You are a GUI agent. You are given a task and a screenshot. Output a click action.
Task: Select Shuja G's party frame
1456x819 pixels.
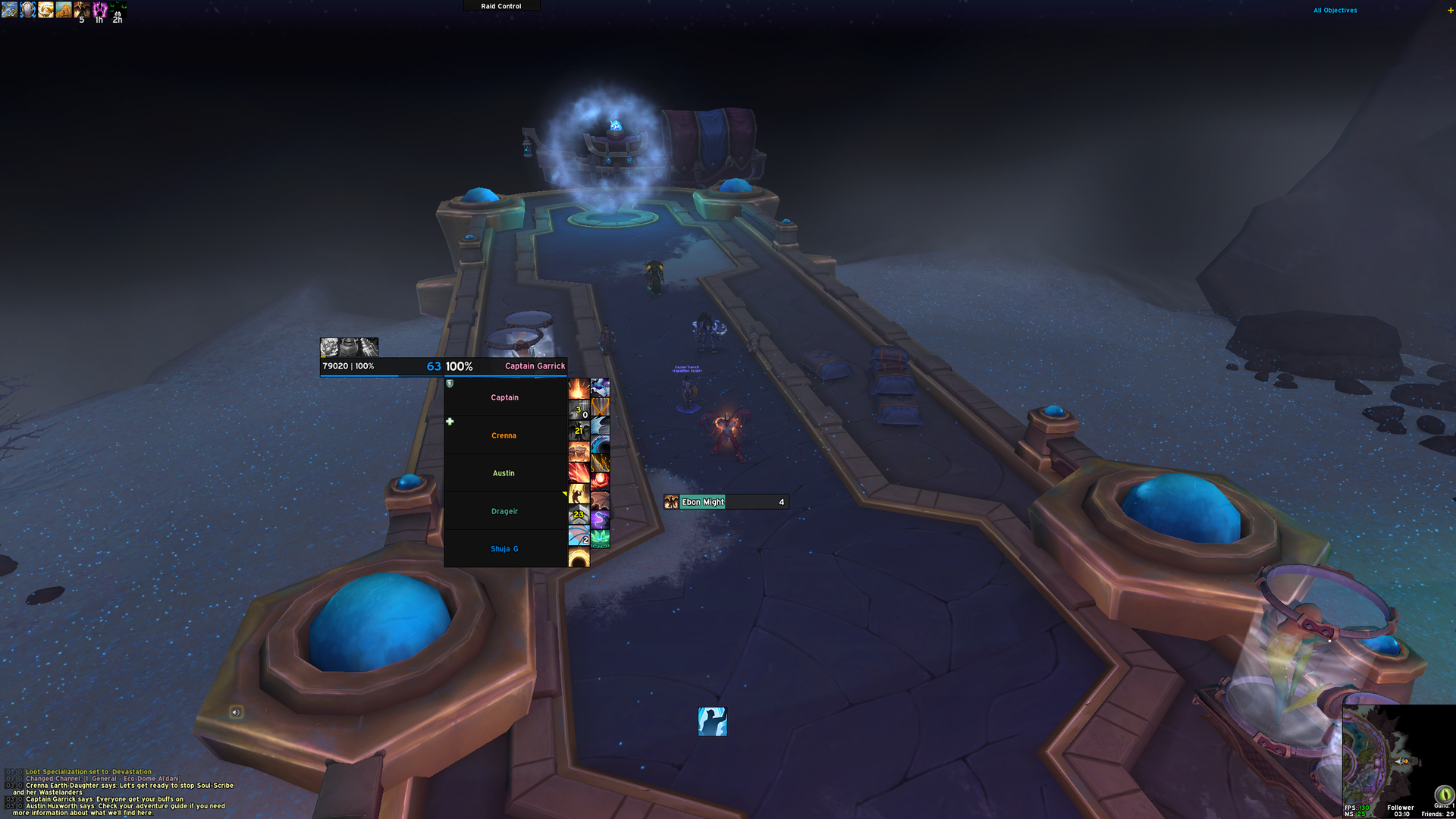tap(505, 549)
